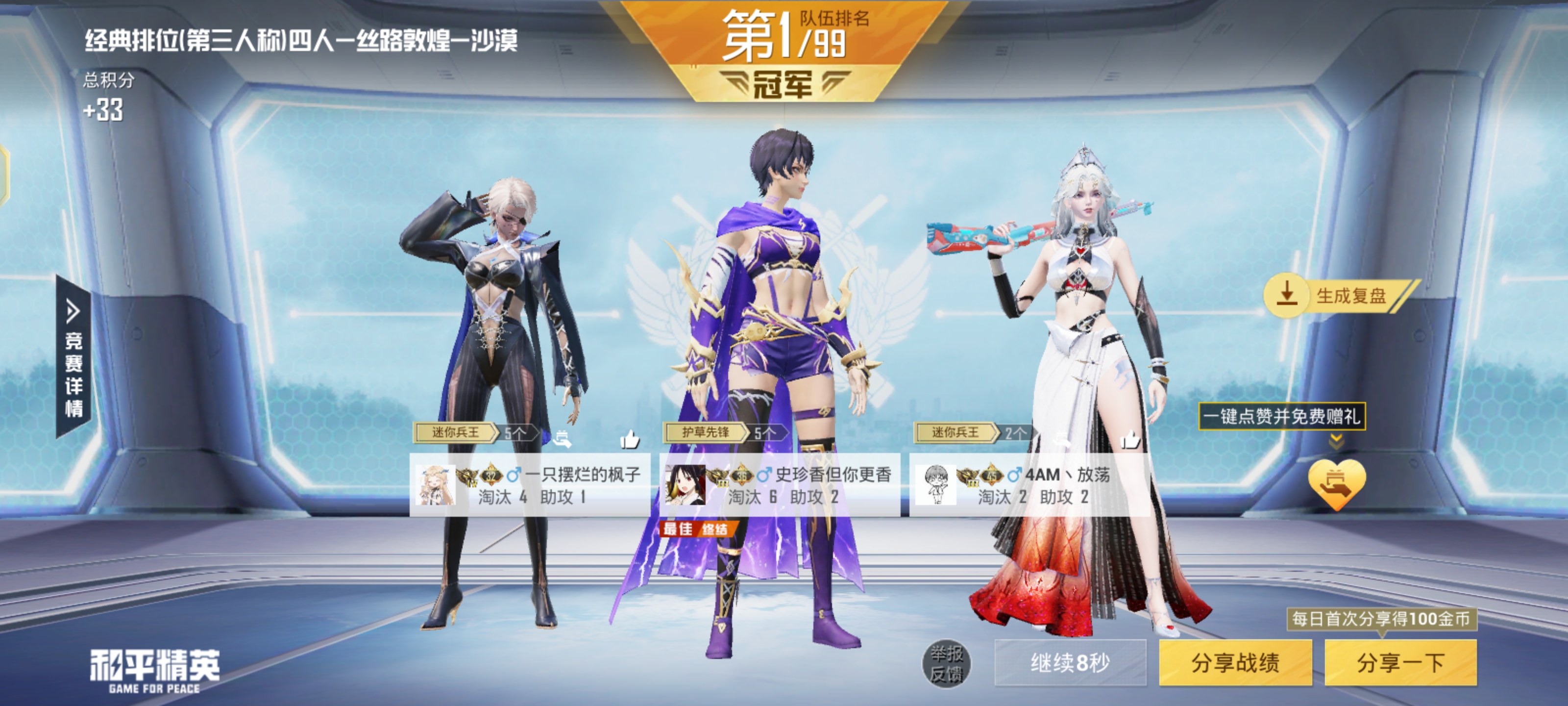Click the 分享一下 share button
Viewport: 1568px width, 706px height.
pyautogui.click(x=1400, y=662)
